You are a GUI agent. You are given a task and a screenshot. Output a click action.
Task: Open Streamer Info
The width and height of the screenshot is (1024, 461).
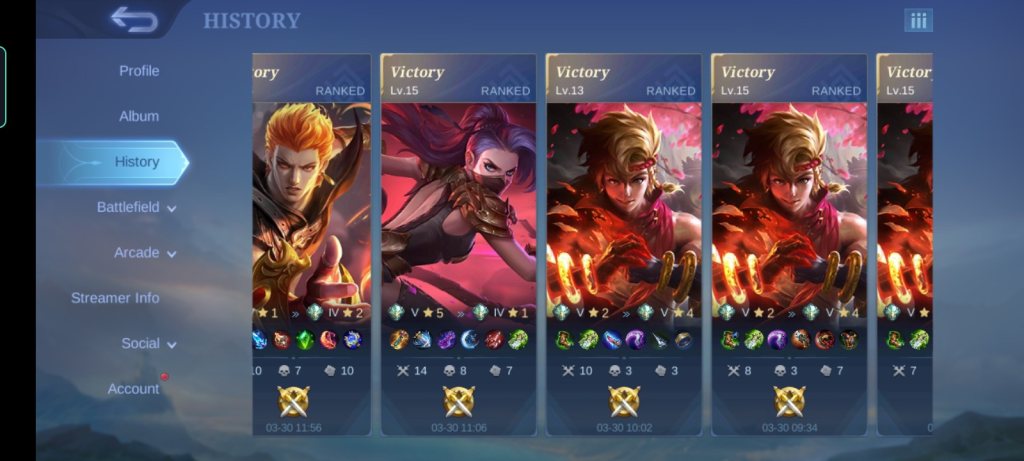tap(115, 298)
